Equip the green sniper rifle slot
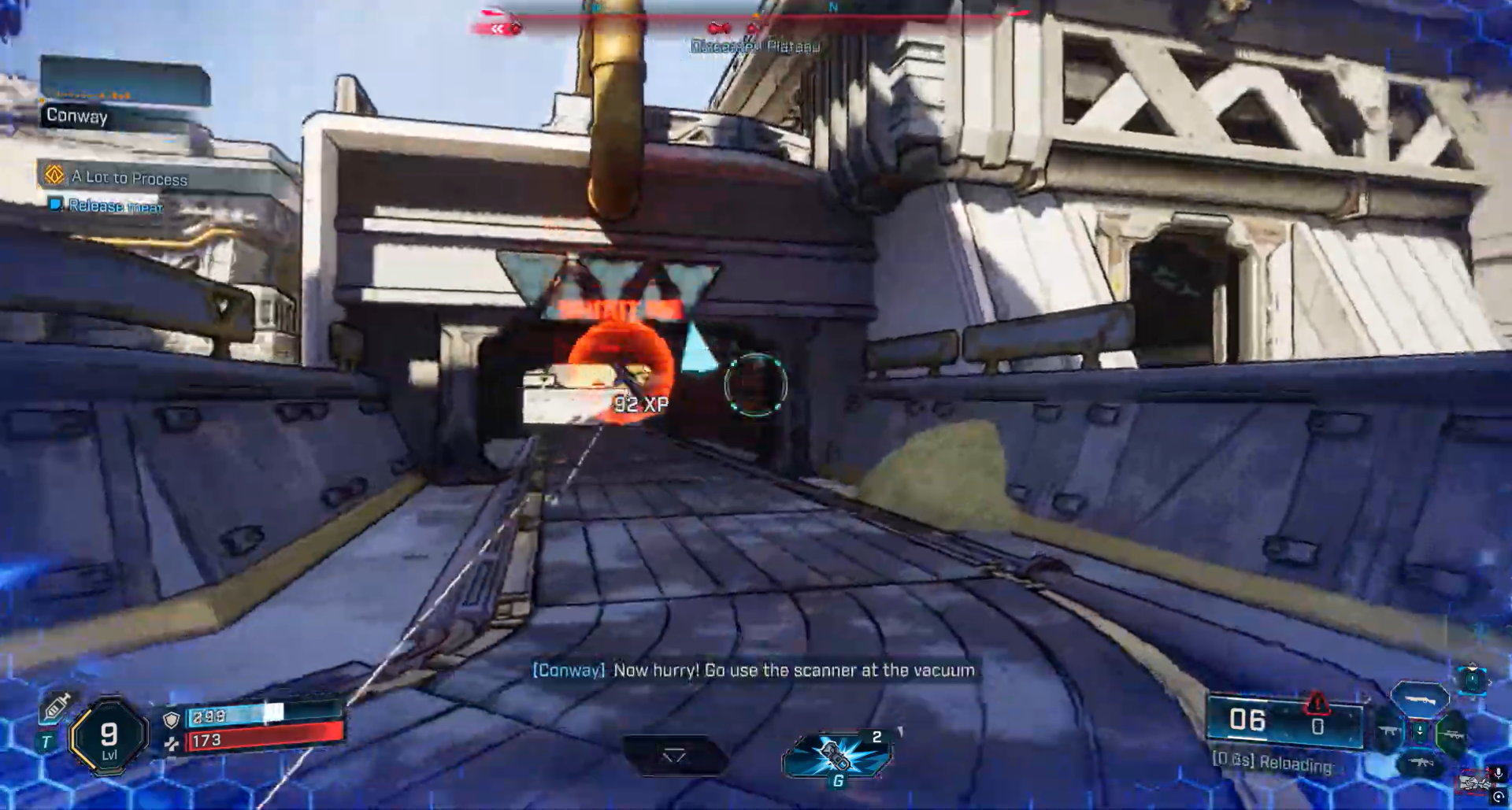Screen dimensions: 1512x810 (x=1451, y=734)
